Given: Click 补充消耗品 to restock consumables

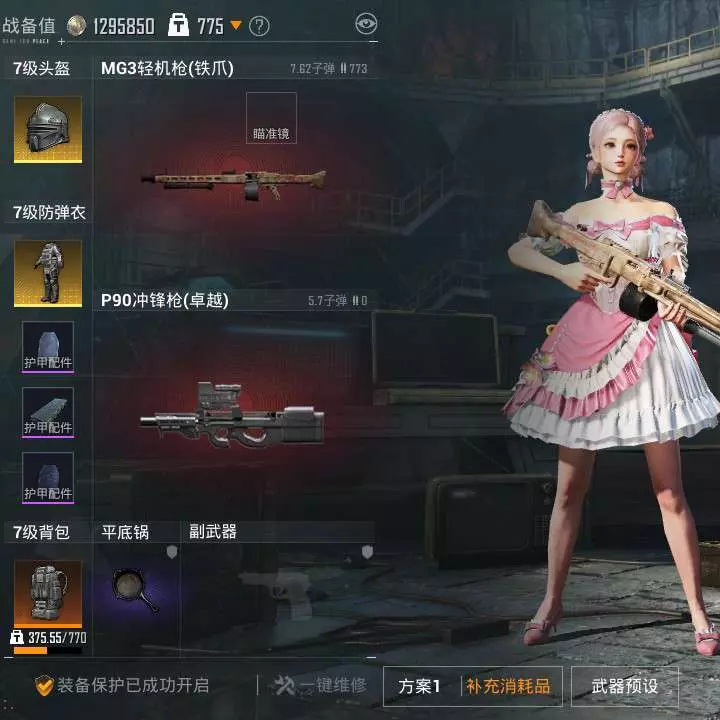Looking at the screenshot, I should (x=507, y=687).
